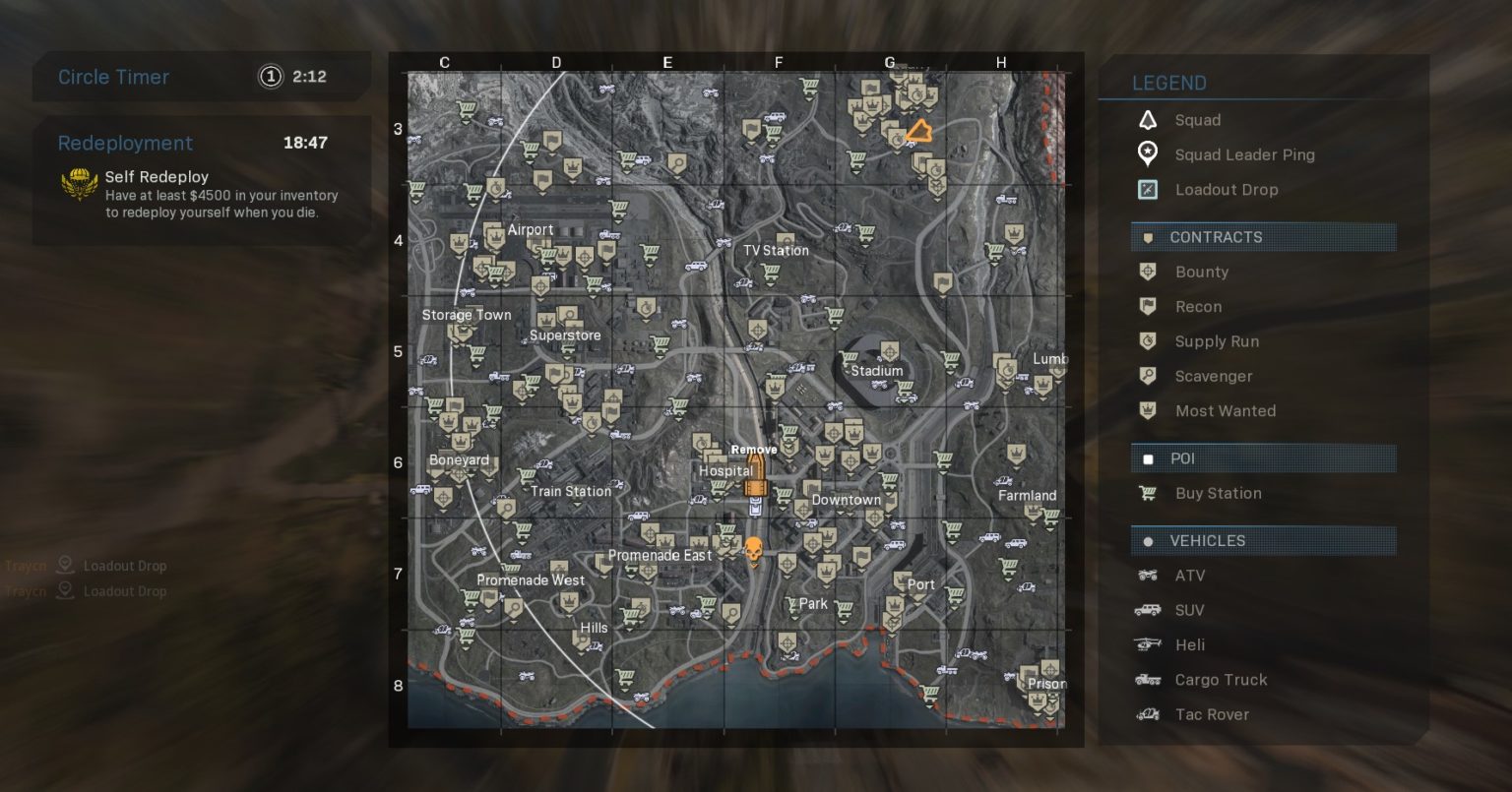
Task: Click the Scavenger contract icon
Action: (x=1147, y=376)
